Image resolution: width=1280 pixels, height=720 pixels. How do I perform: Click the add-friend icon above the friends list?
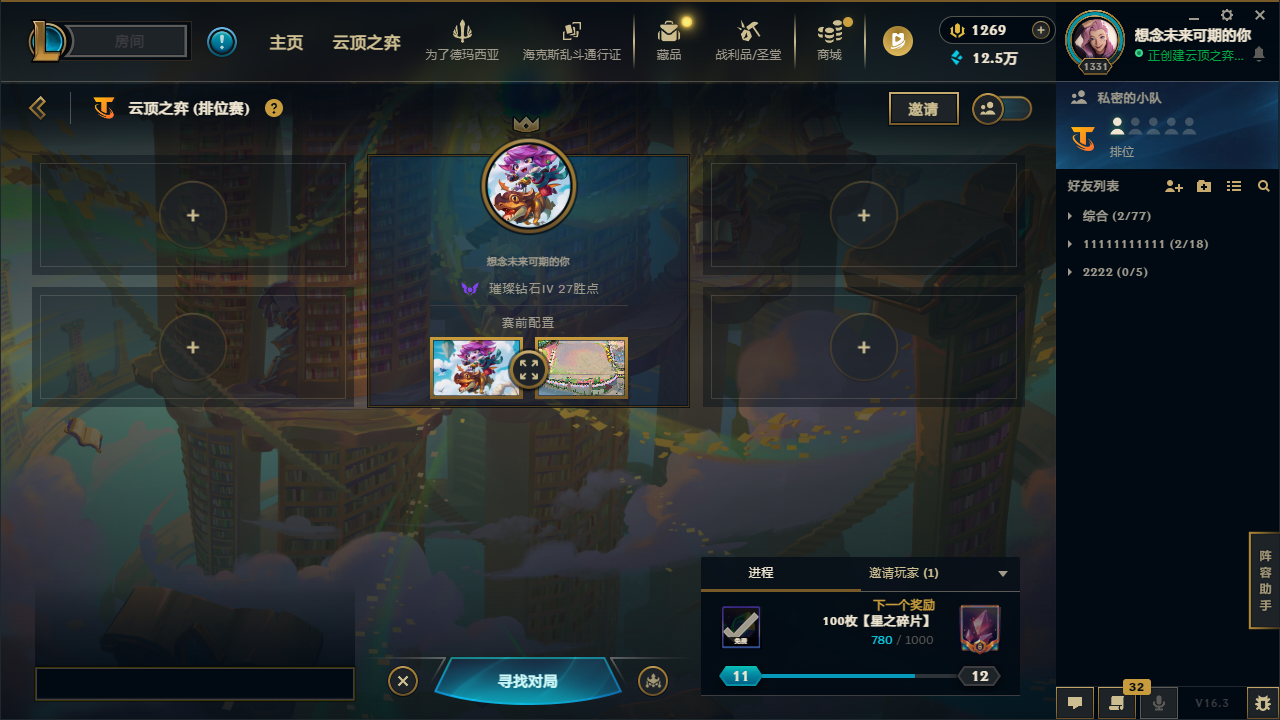[1172, 186]
